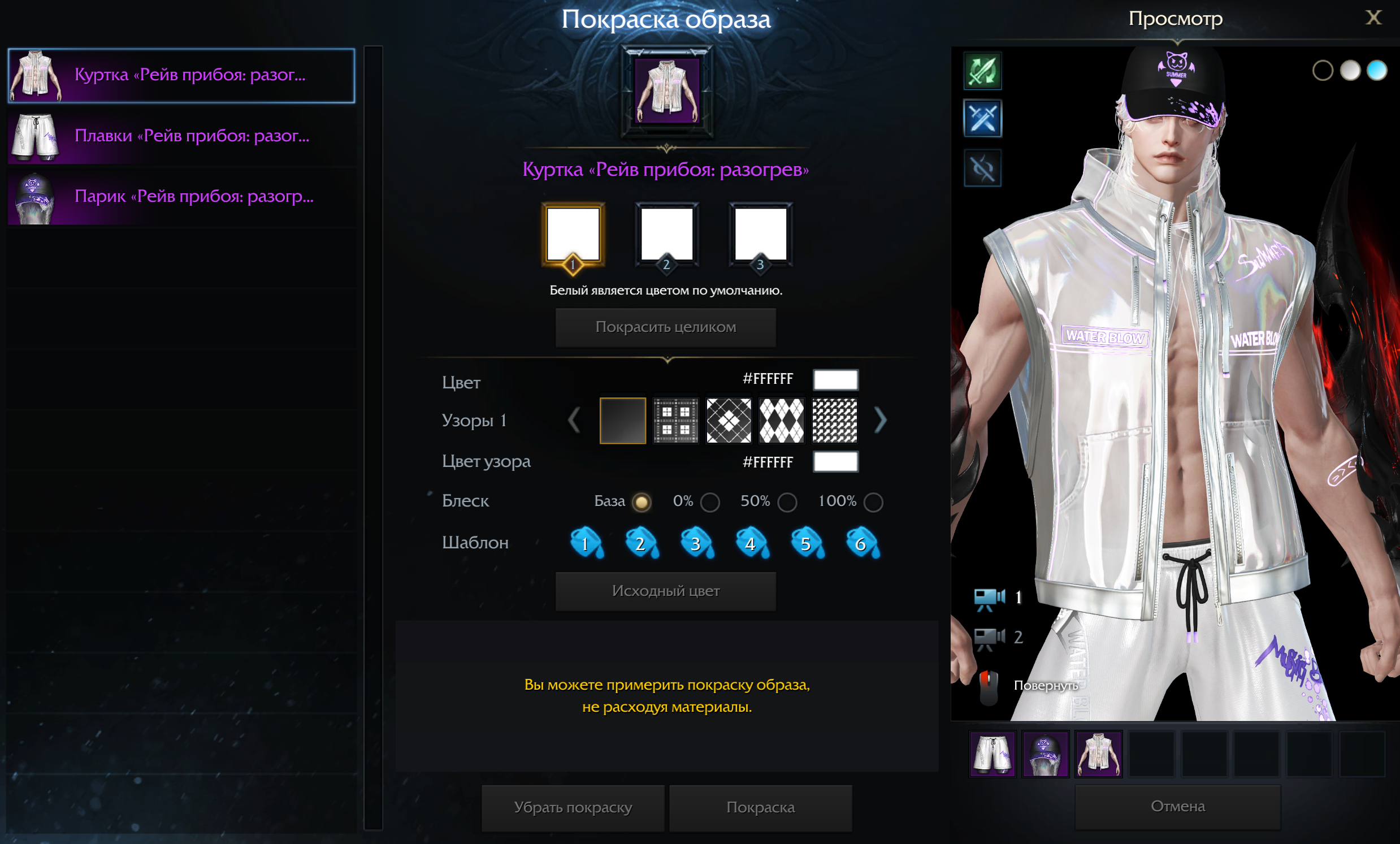Confirm dyeing with Покраска button
The height and width of the screenshot is (844, 1400).
(760, 808)
